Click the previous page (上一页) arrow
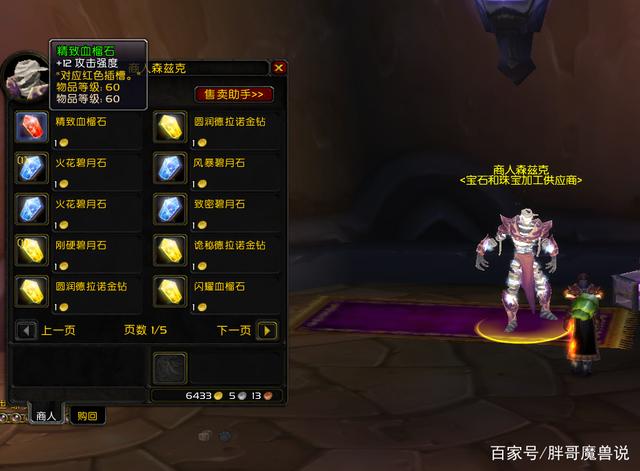 24,330
